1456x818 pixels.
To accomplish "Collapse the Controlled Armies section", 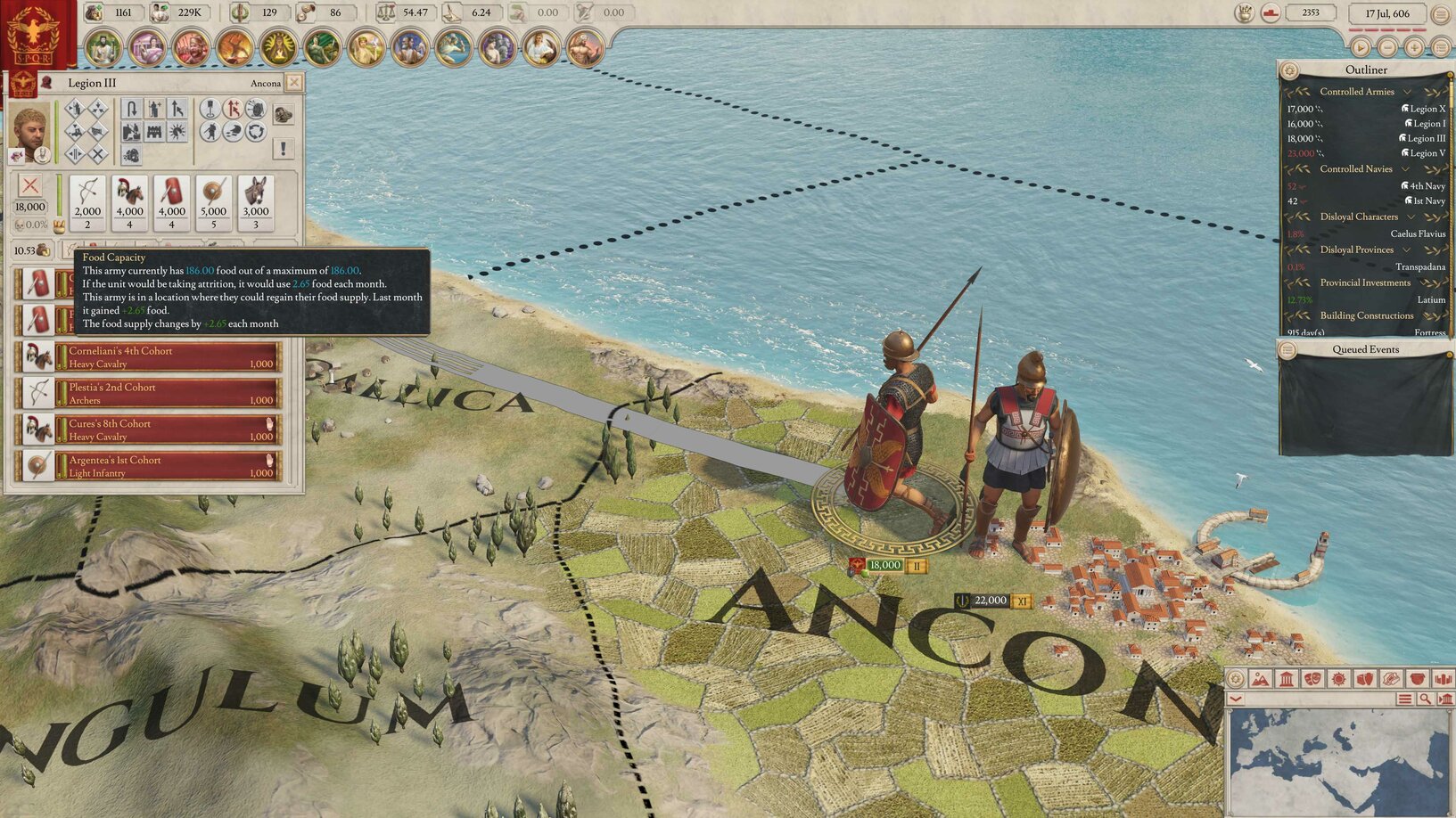I will click(x=1406, y=92).
